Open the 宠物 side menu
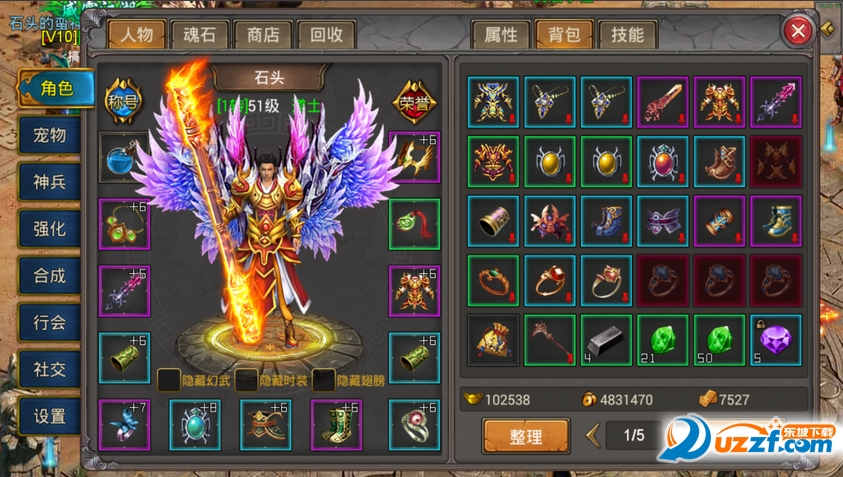 pyautogui.click(x=49, y=134)
